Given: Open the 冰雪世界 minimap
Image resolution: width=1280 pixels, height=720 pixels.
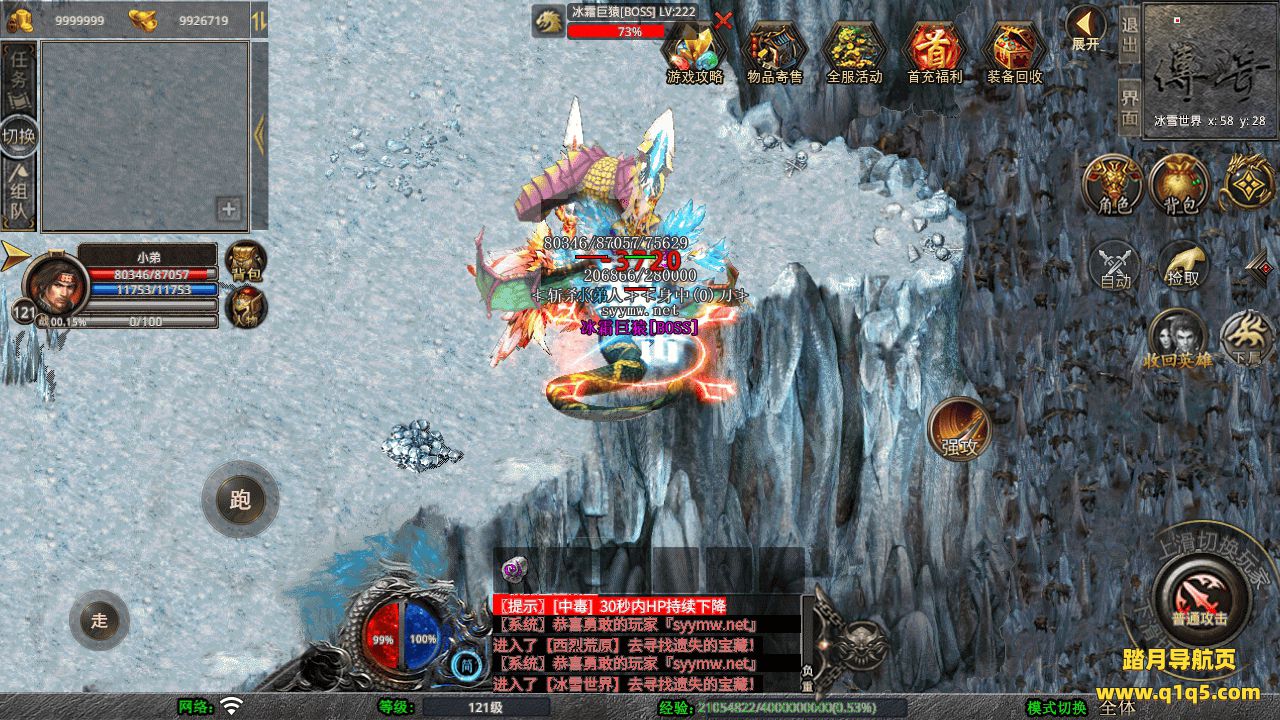Looking at the screenshot, I should tap(1210, 65).
